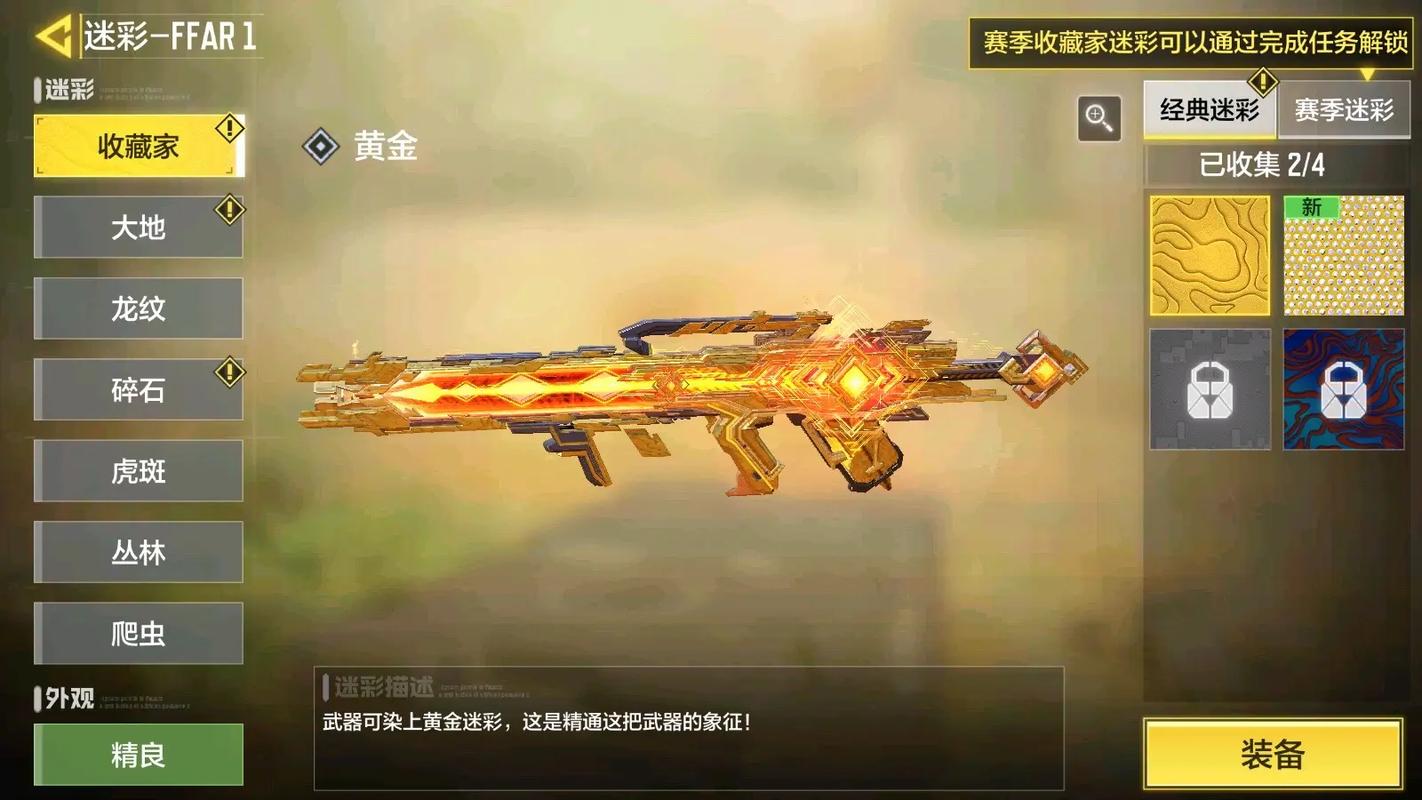The height and width of the screenshot is (800, 1422).
Task: Tap the exclamation badge on 碎石
Action: pyautogui.click(x=230, y=369)
